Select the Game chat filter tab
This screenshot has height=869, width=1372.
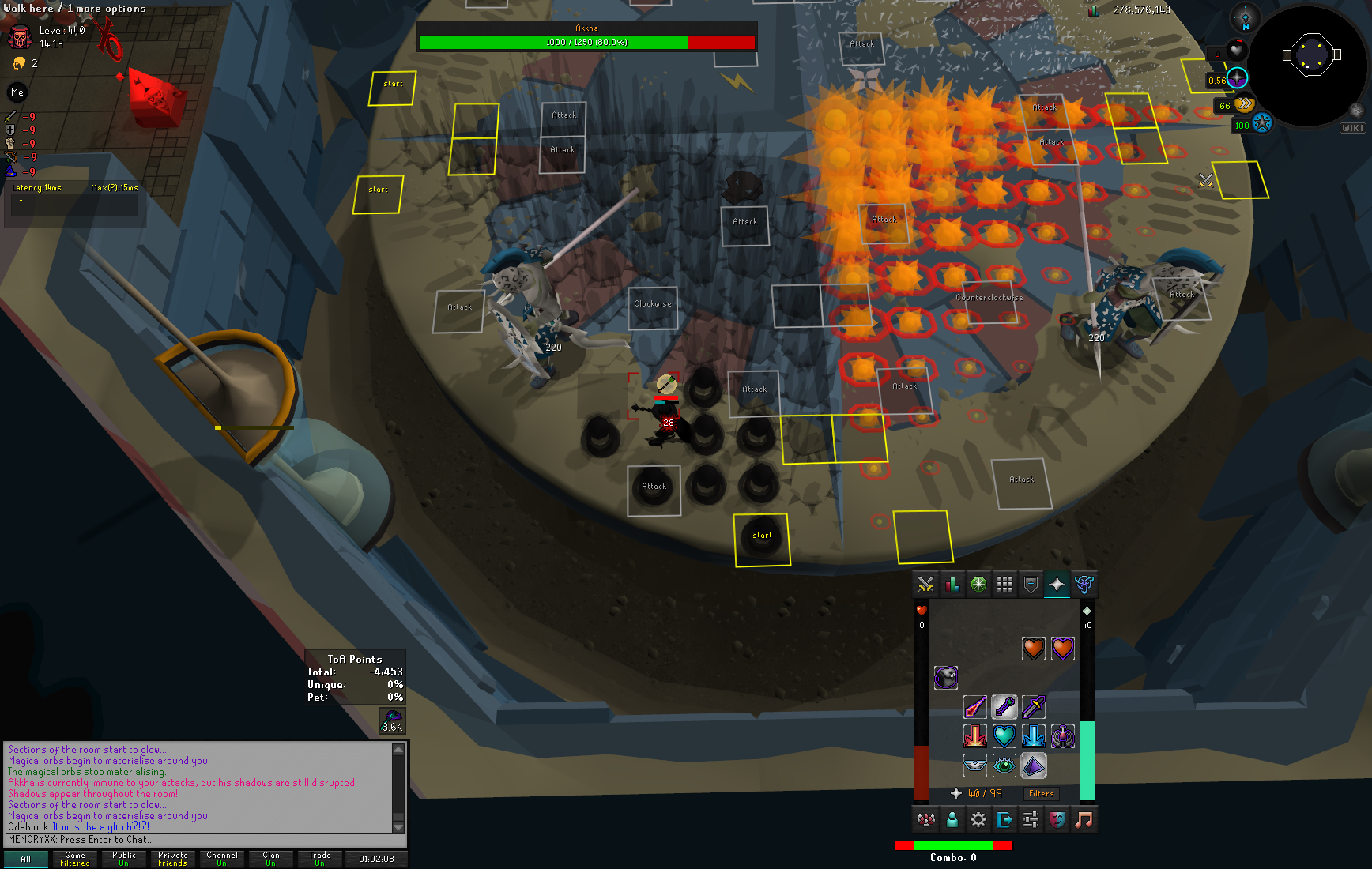(75, 859)
